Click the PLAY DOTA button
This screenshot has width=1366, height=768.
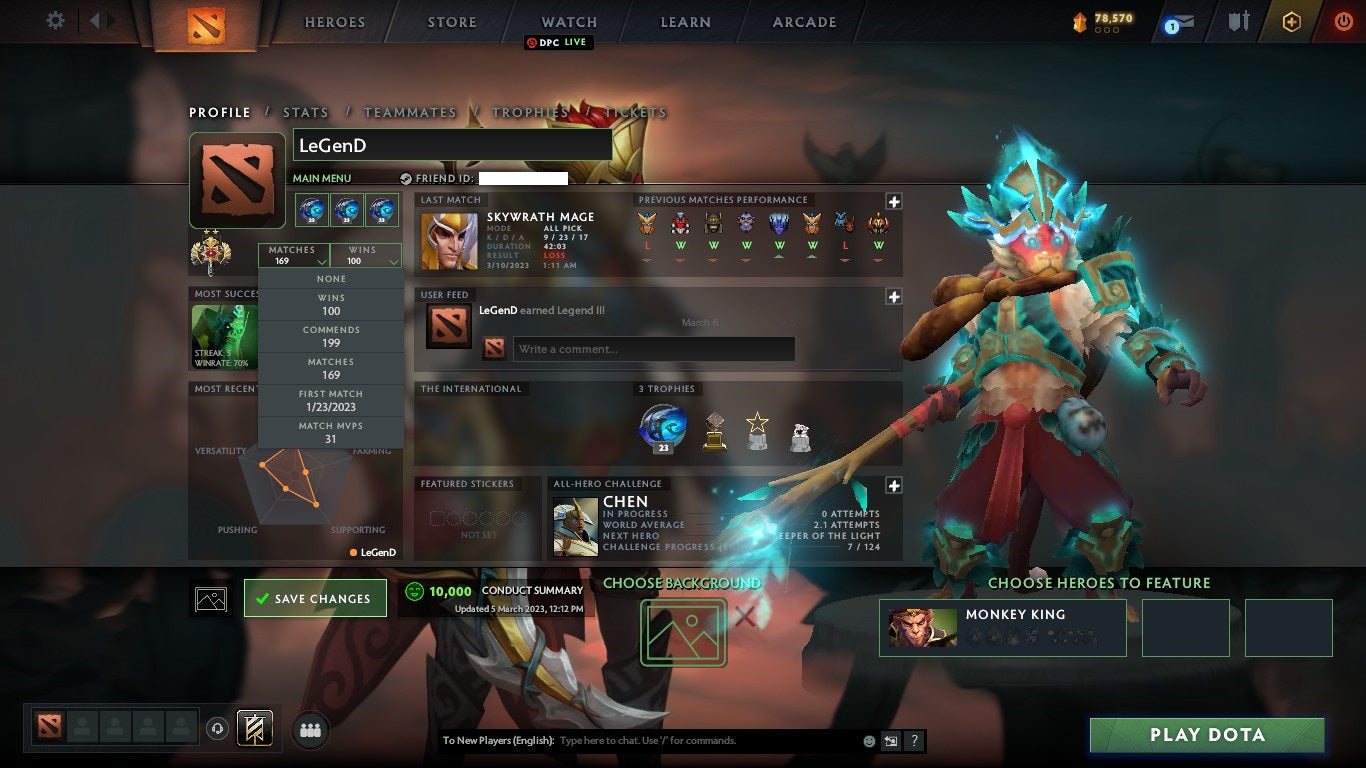(1207, 735)
